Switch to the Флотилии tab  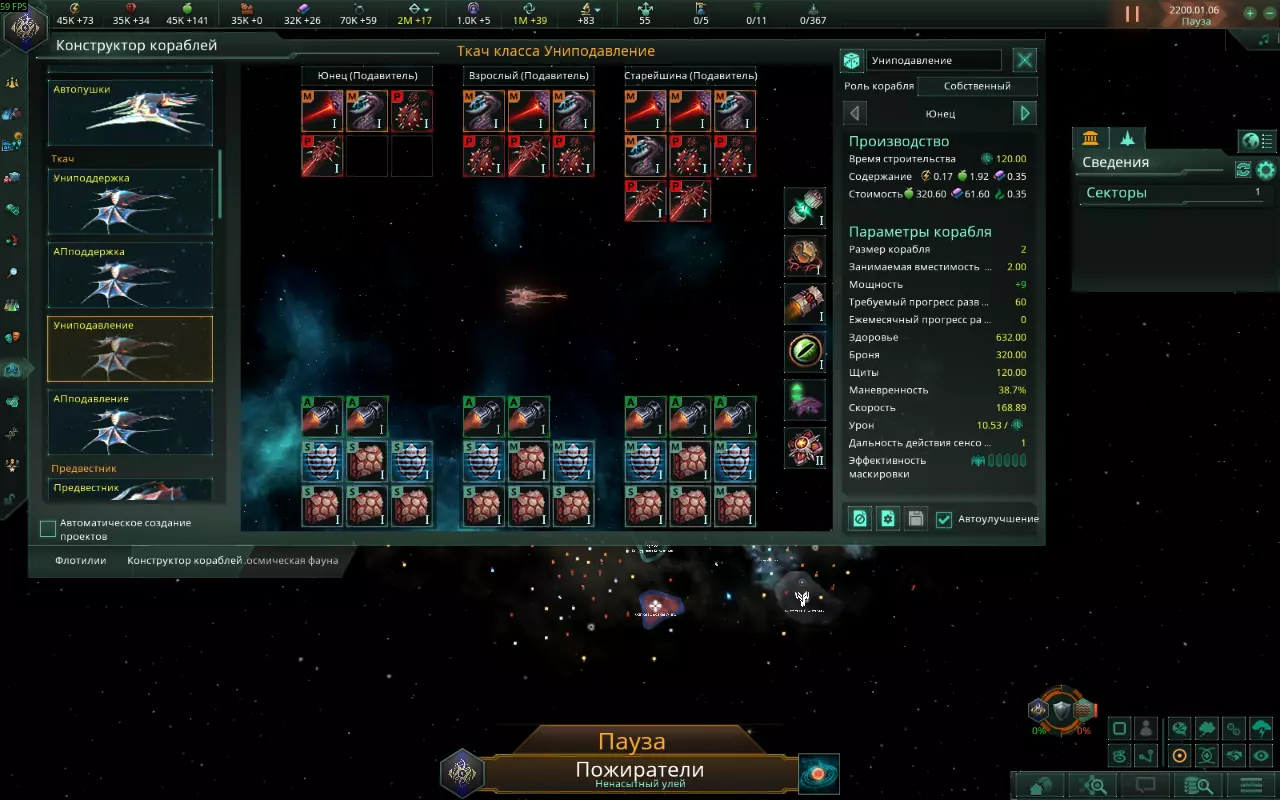point(81,561)
